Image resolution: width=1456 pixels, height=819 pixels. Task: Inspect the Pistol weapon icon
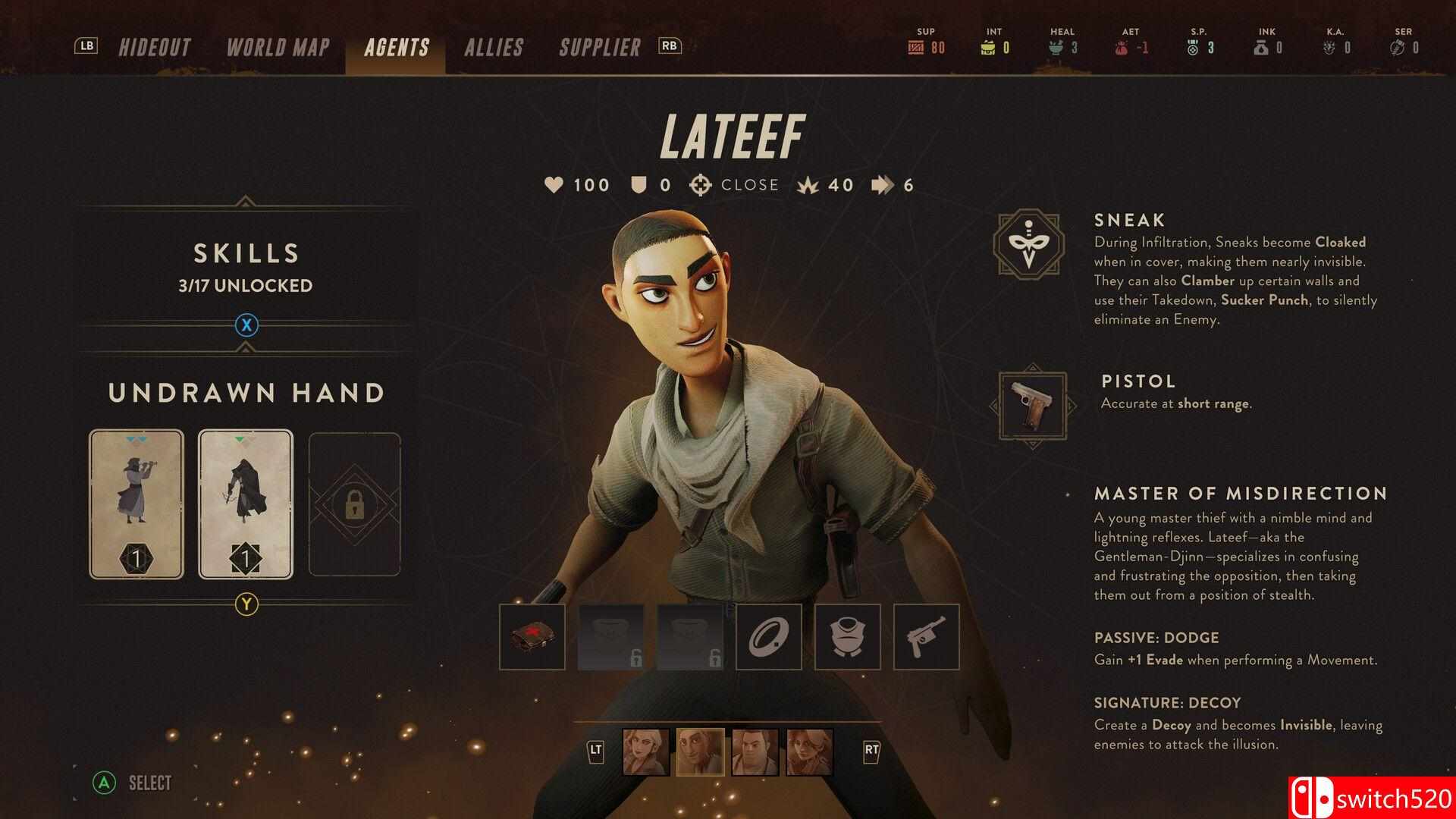click(x=1032, y=406)
